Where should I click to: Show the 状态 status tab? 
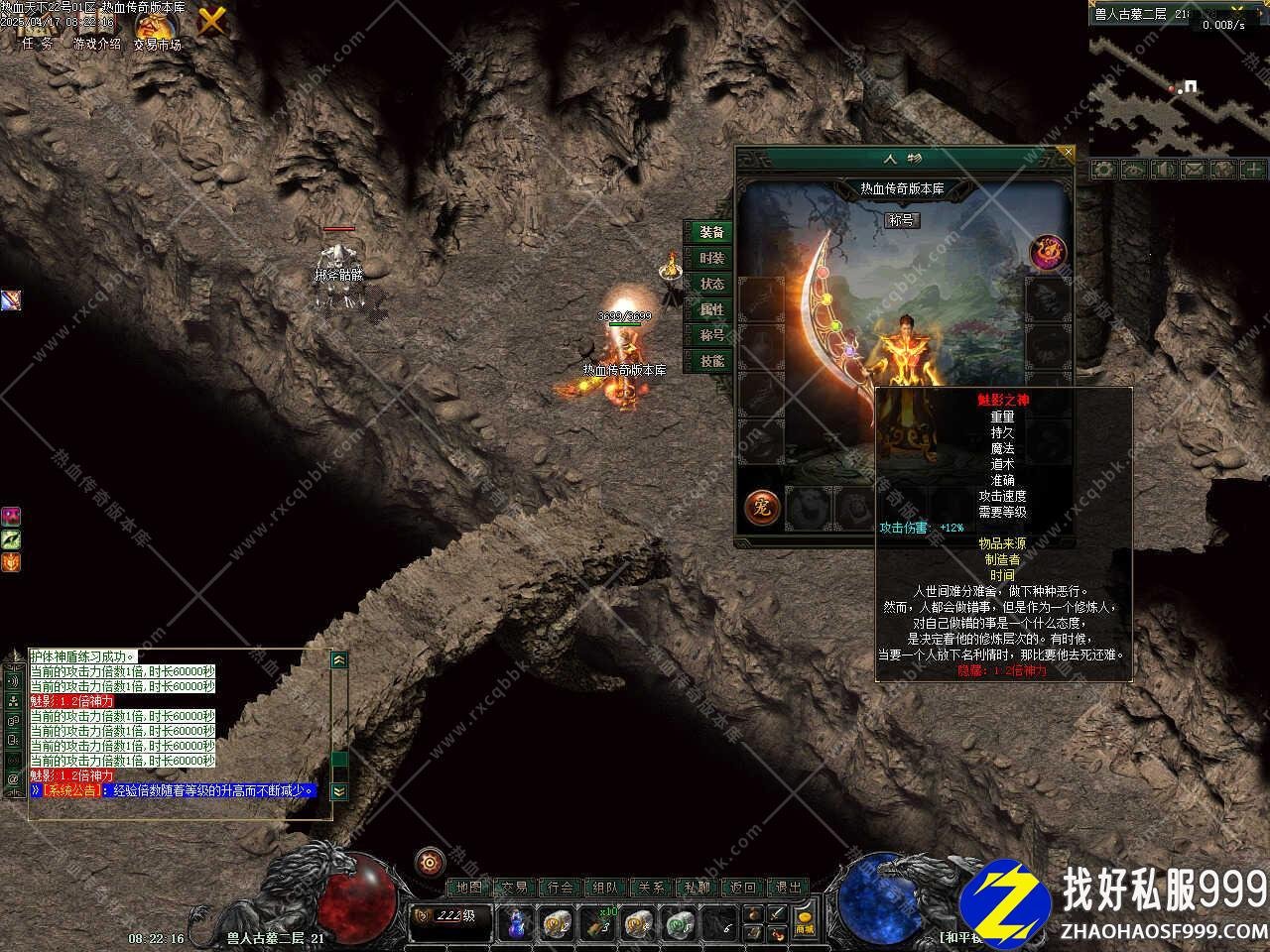[x=711, y=284]
